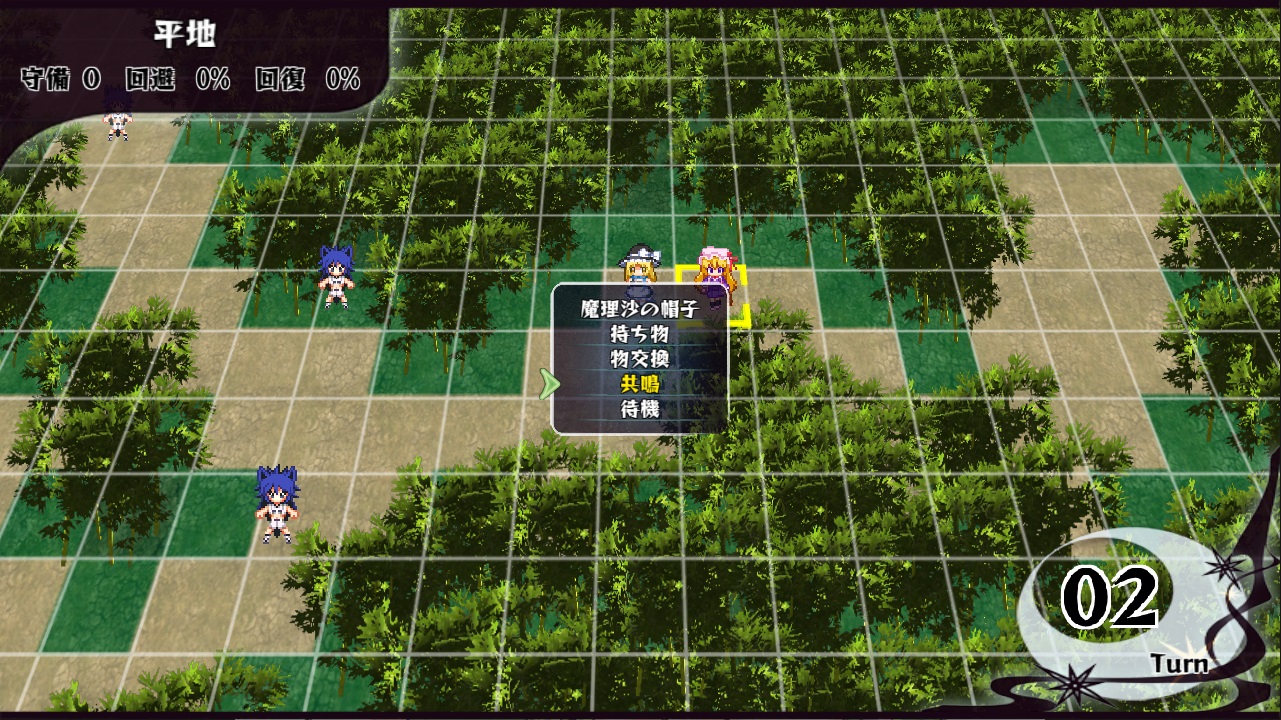Viewport: 1281px width, 720px height.
Task: Open the 持ち物 inventory option
Action: point(639,334)
